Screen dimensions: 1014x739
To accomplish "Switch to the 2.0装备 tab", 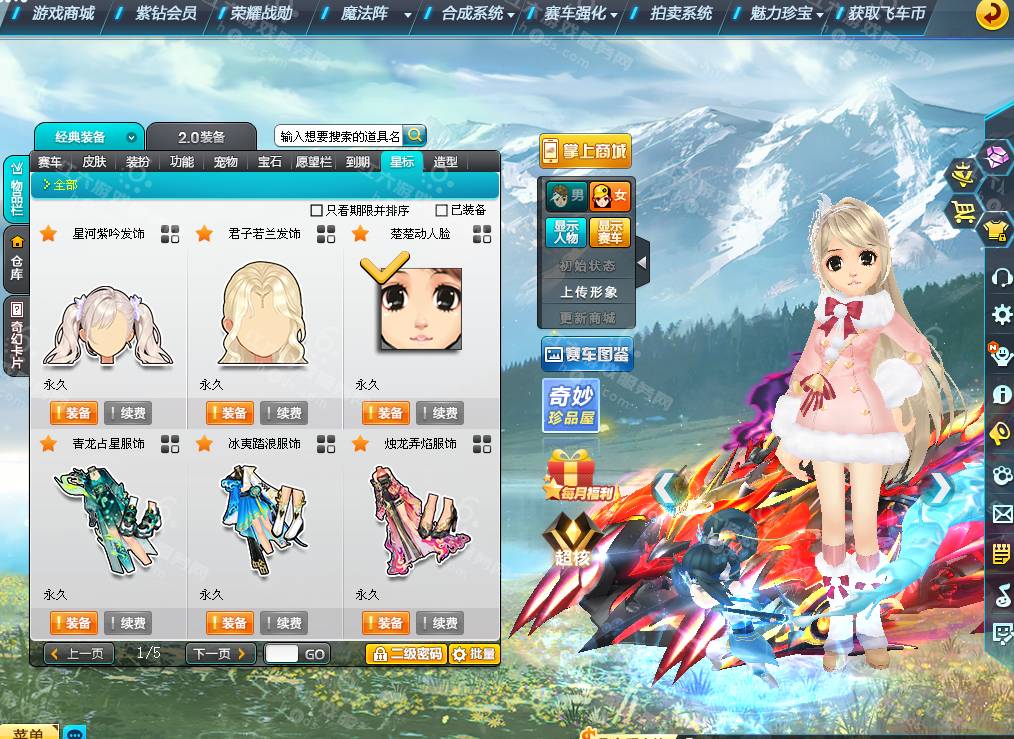I will pos(201,137).
